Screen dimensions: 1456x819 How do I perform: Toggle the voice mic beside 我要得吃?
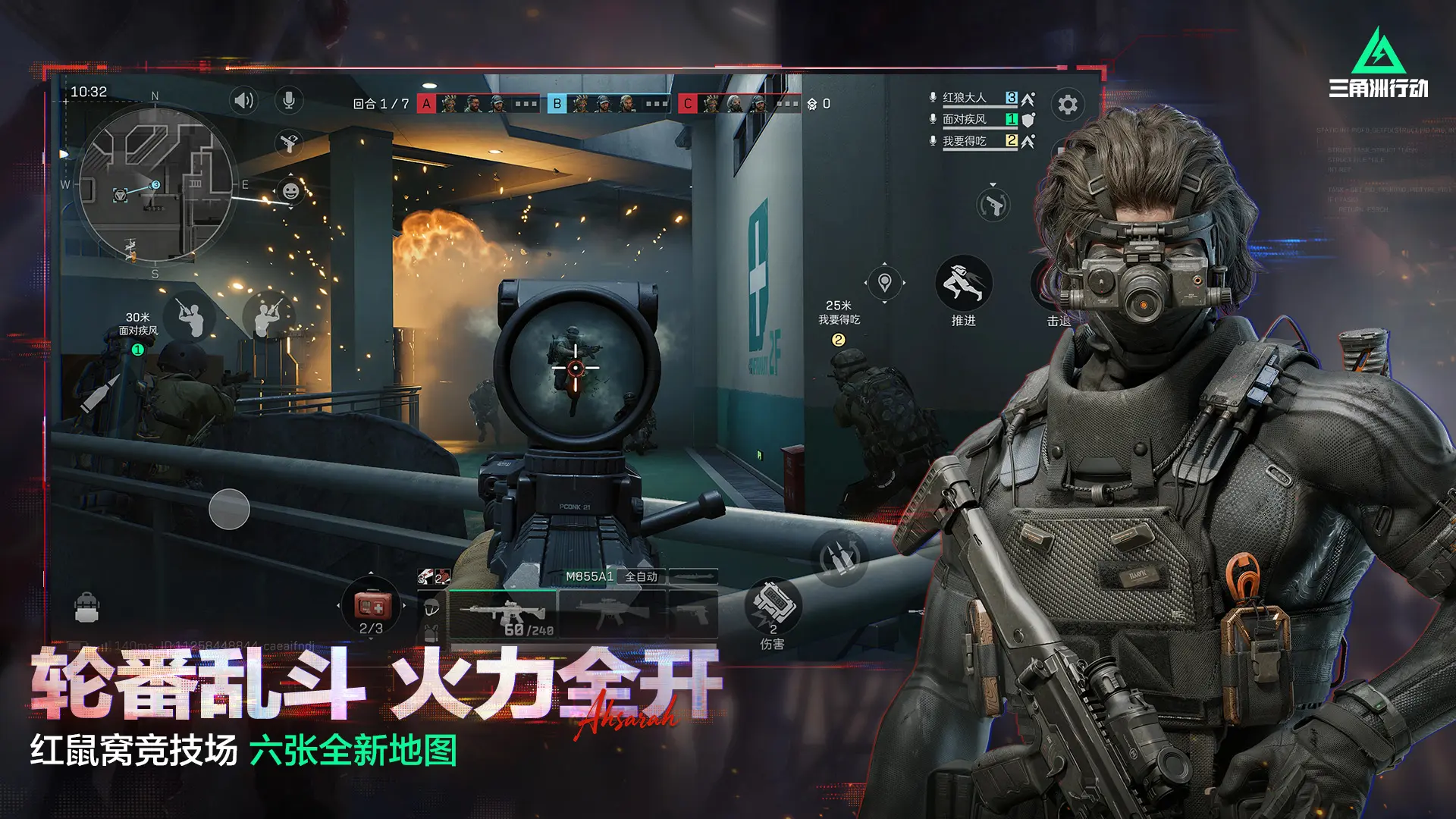[931, 141]
